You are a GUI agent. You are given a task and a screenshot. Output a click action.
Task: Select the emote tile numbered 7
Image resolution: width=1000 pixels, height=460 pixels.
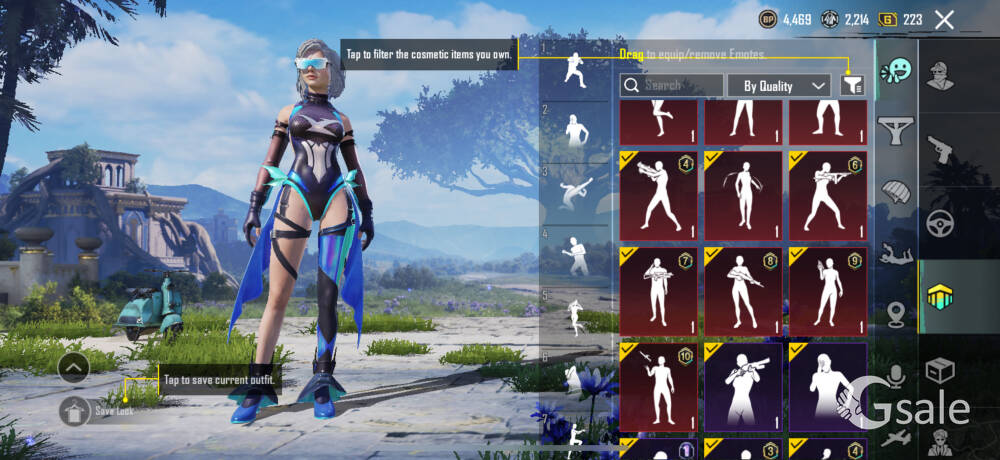[x=658, y=291]
